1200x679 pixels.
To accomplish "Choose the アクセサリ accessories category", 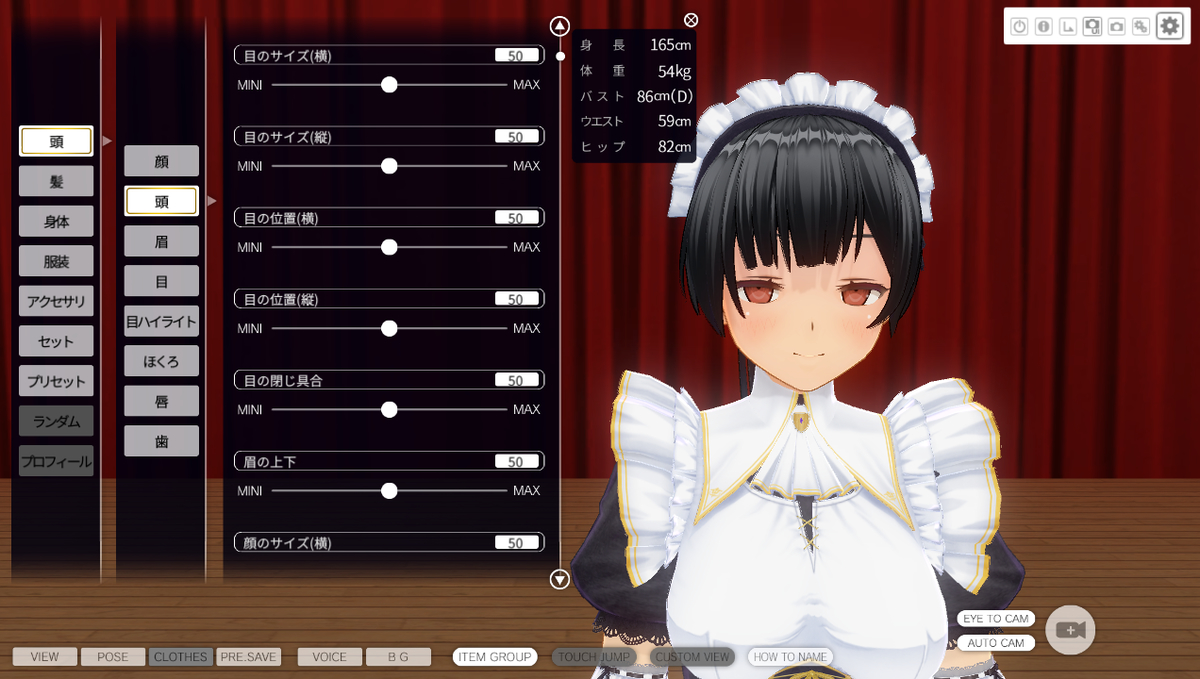I will (x=56, y=301).
